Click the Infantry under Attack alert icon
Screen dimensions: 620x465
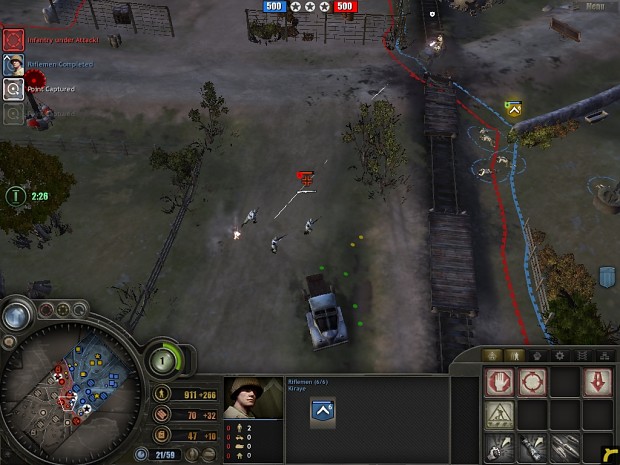point(13,39)
